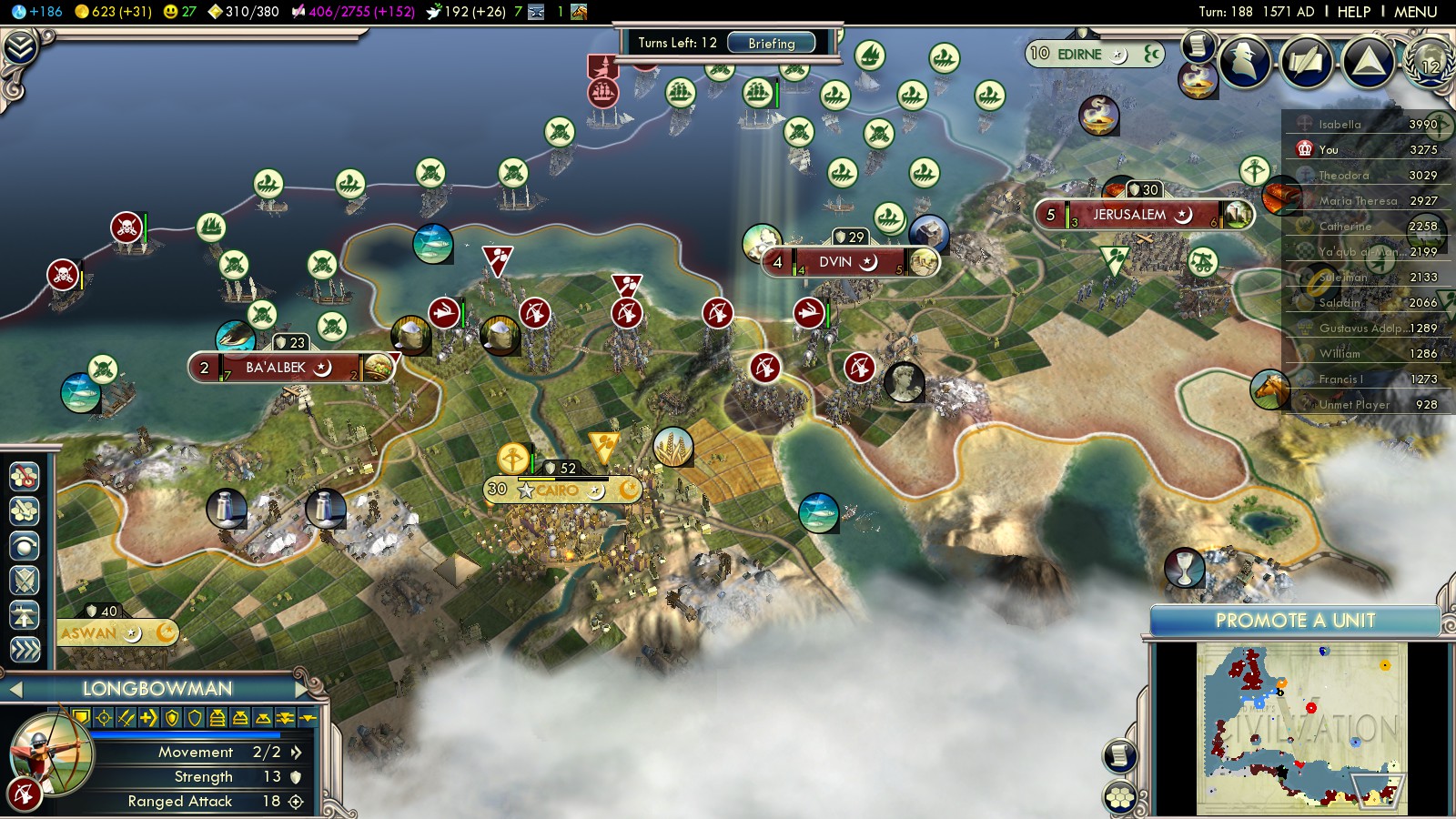Open the espionage overview spy icon
1456x819 pixels.
coord(1245,62)
